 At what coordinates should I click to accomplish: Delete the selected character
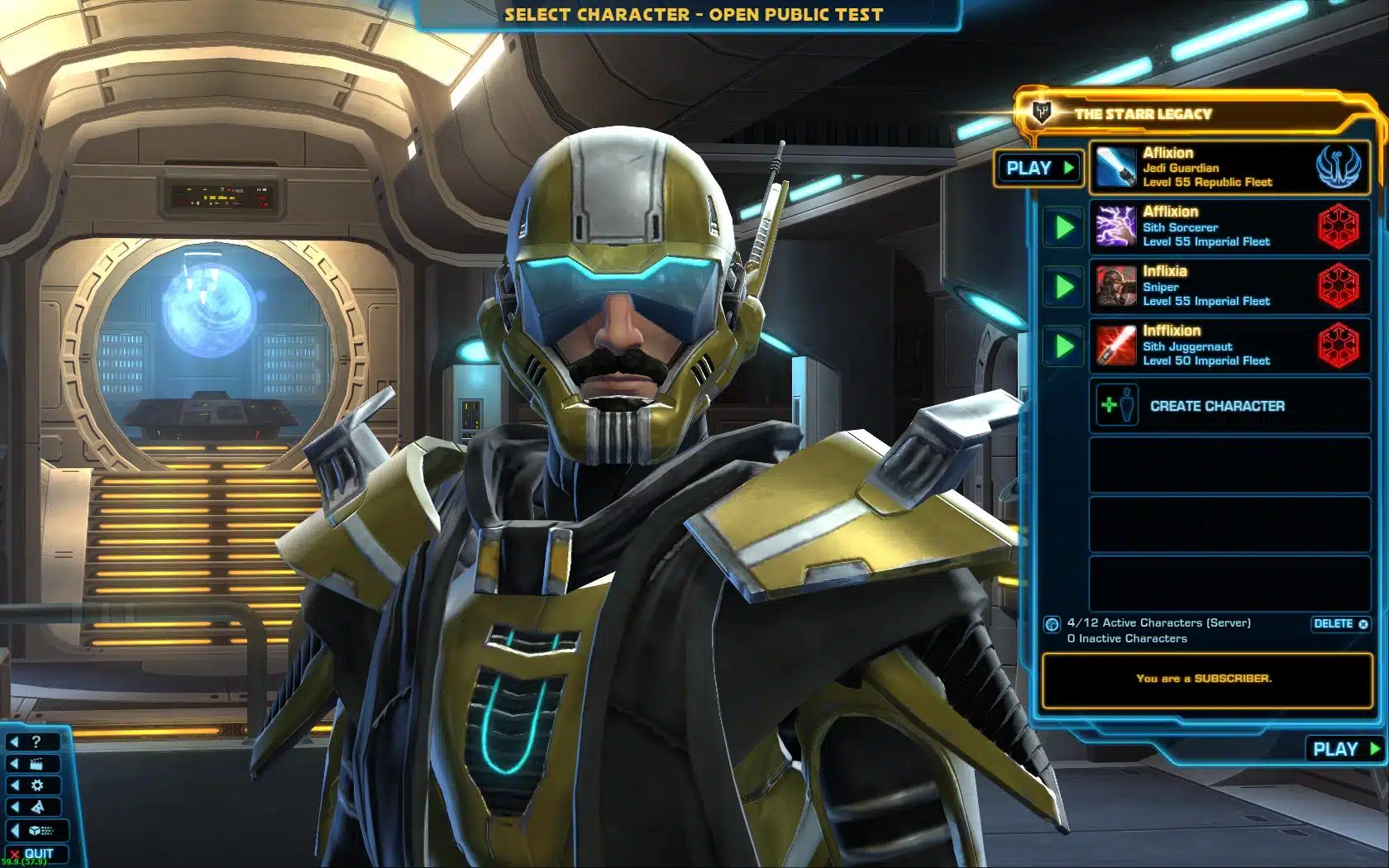pos(1340,624)
